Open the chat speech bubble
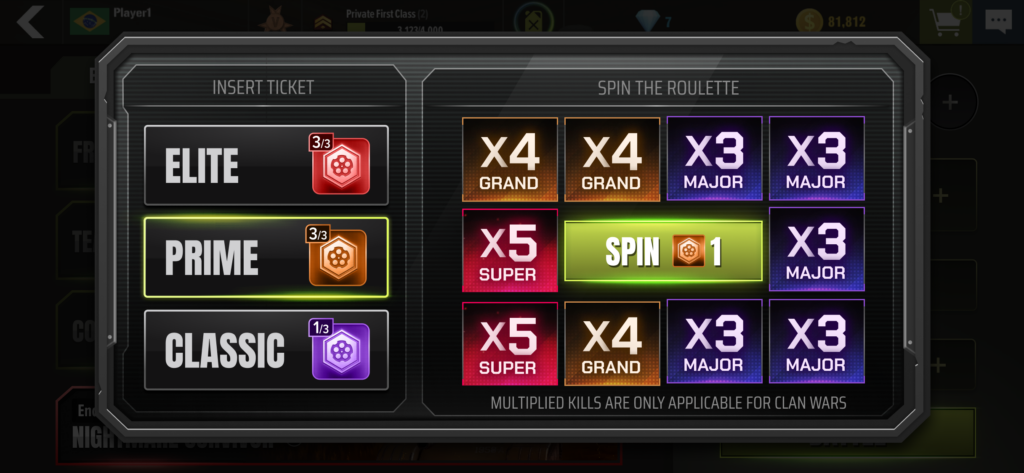Screen dimensions: 1024x473 998,21
